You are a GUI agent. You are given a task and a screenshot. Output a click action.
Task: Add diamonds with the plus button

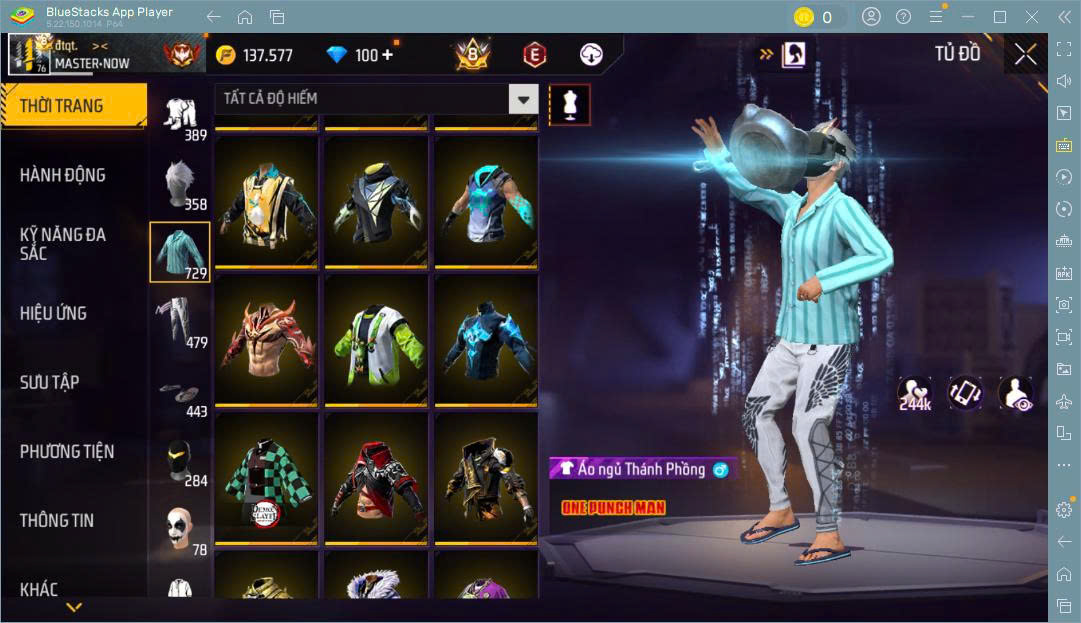coord(387,55)
